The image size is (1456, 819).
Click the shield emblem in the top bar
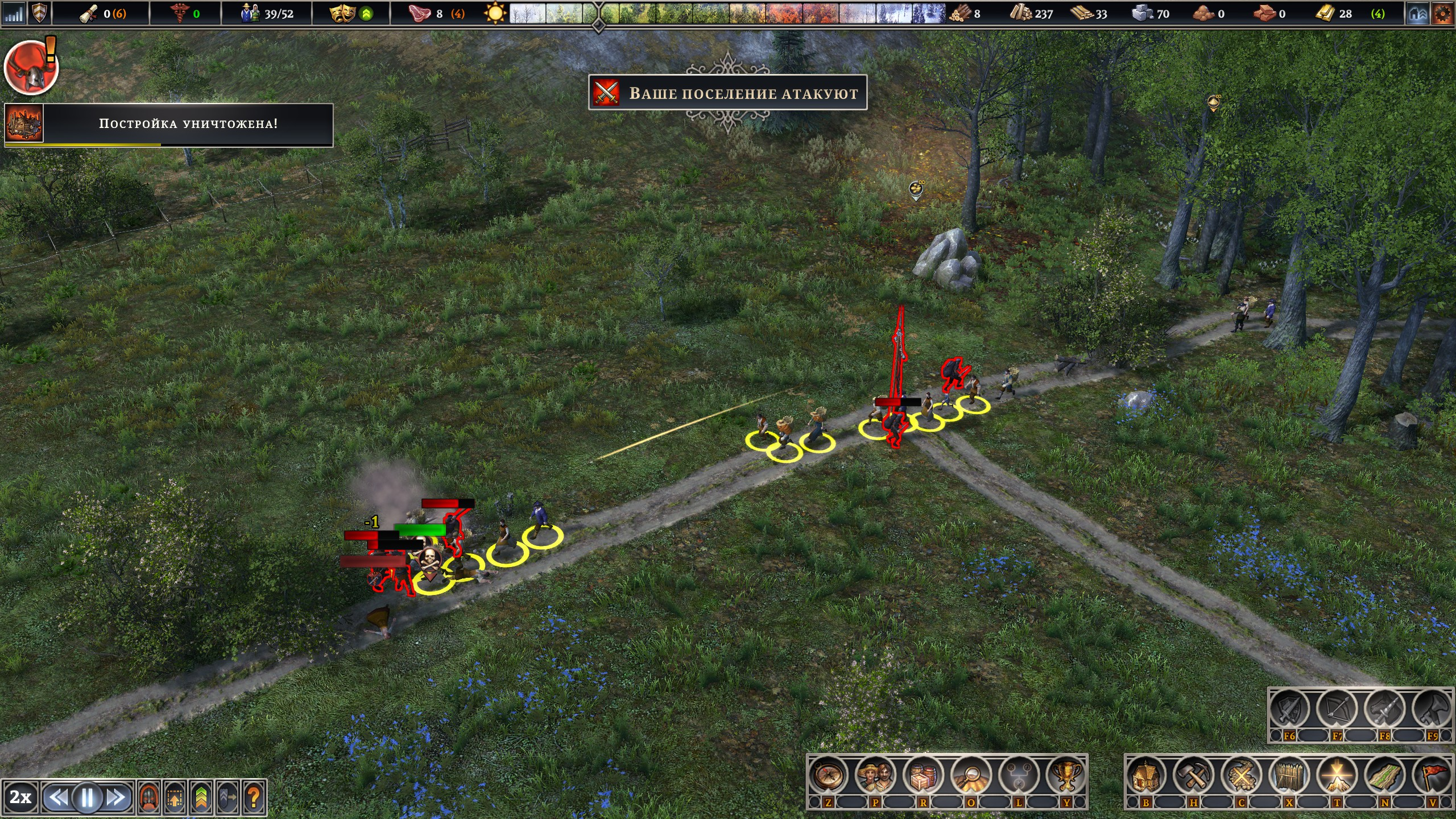(39, 14)
